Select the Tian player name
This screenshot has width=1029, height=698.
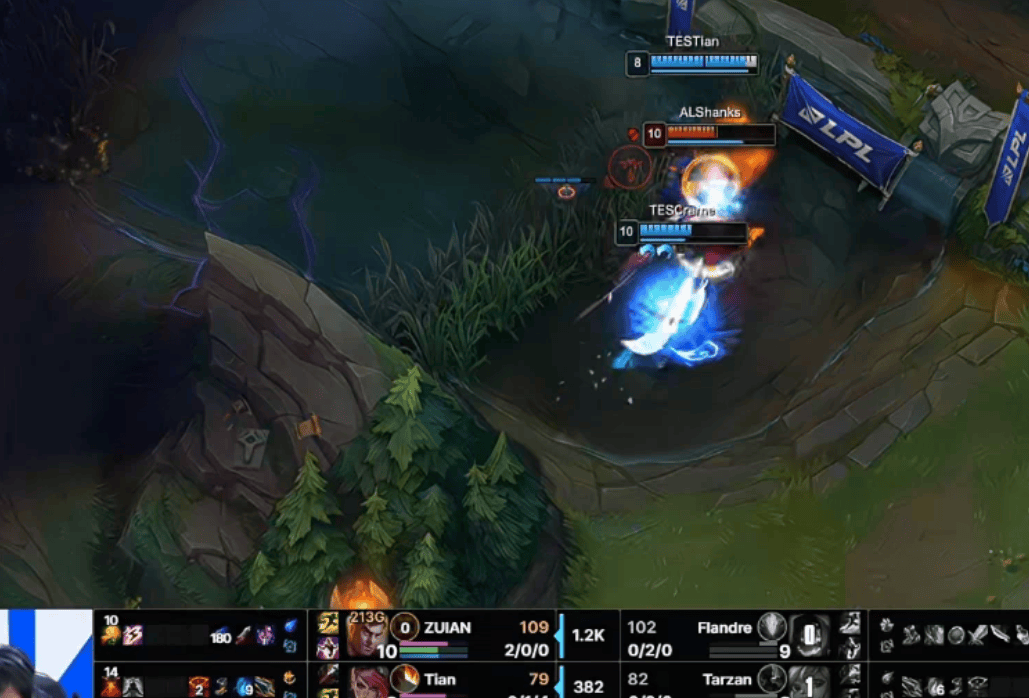tap(439, 680)
